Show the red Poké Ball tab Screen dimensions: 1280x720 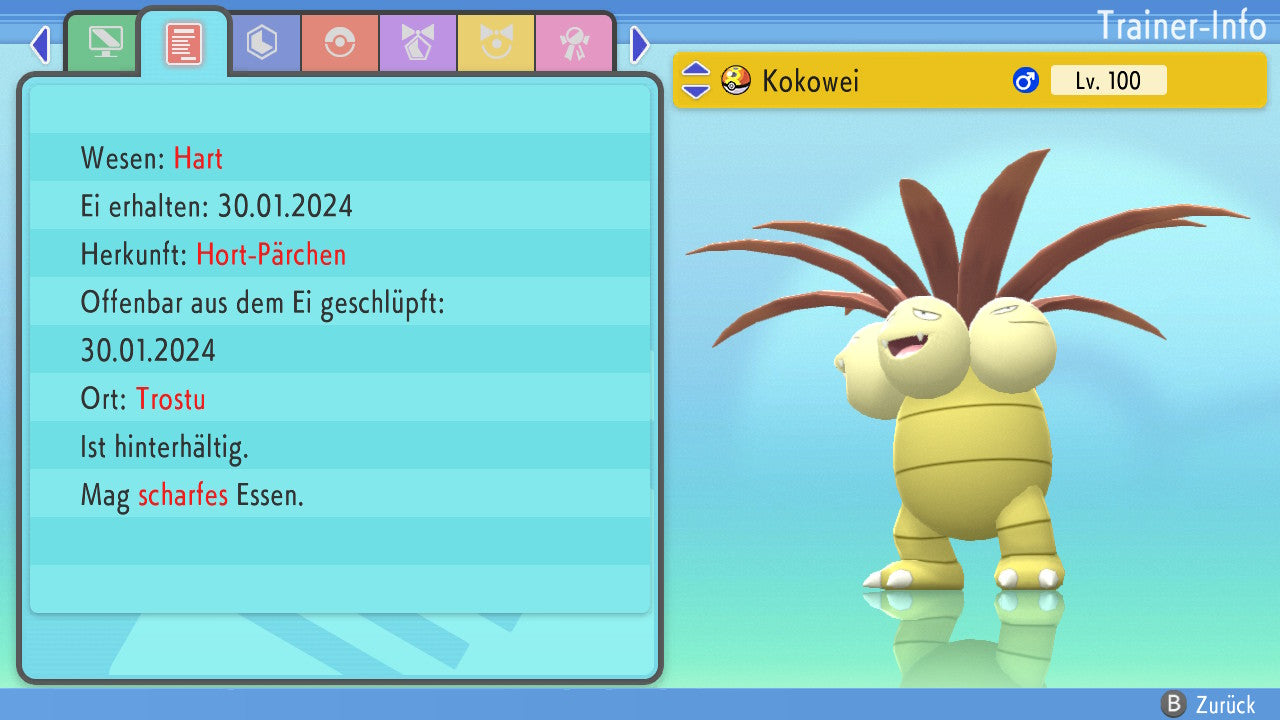click(340, 42)
